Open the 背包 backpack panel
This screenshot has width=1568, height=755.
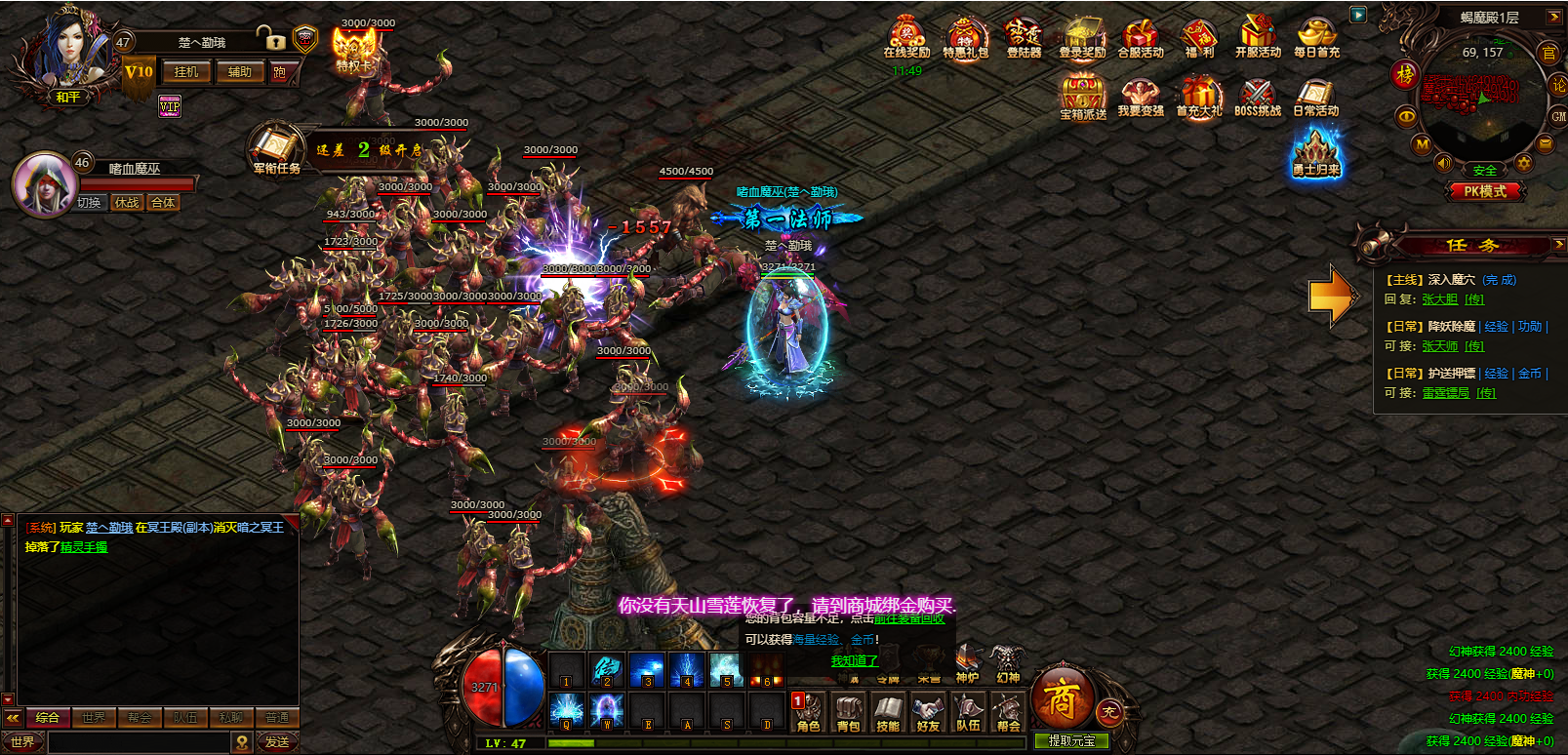(x=848, y=712)
